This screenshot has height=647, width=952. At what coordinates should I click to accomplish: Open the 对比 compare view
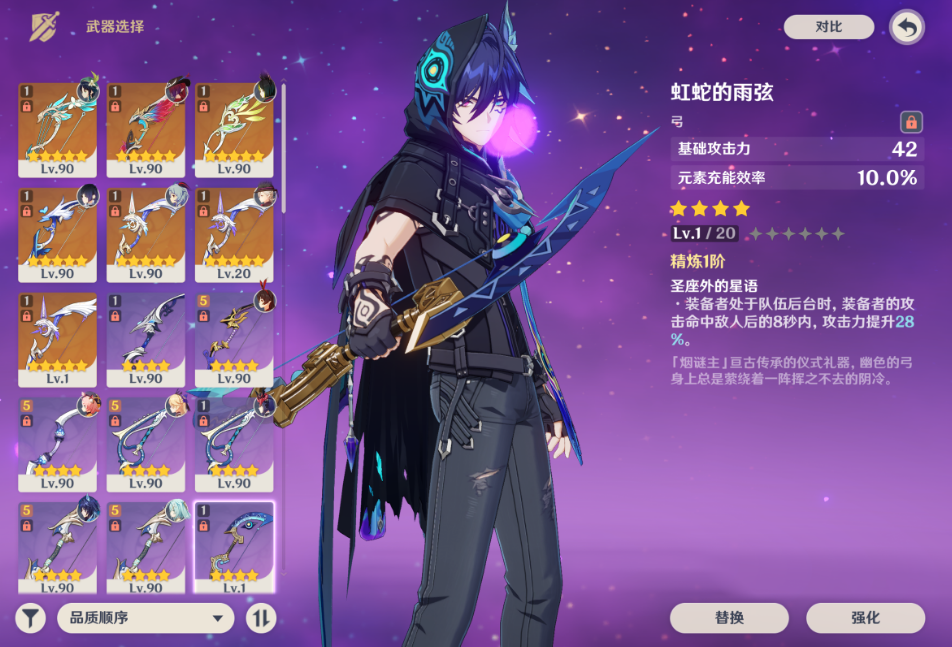coord(828,27)
